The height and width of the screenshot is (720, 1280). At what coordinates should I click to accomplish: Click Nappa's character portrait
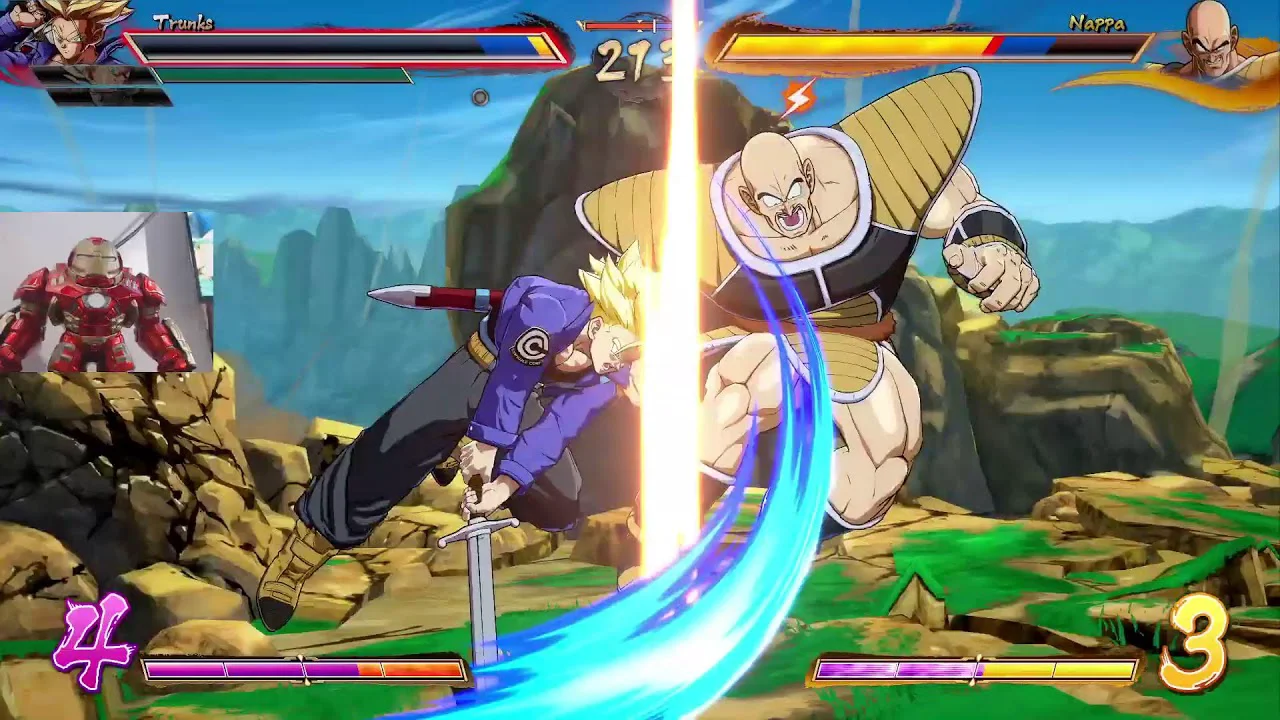[x=1212, y=38]
